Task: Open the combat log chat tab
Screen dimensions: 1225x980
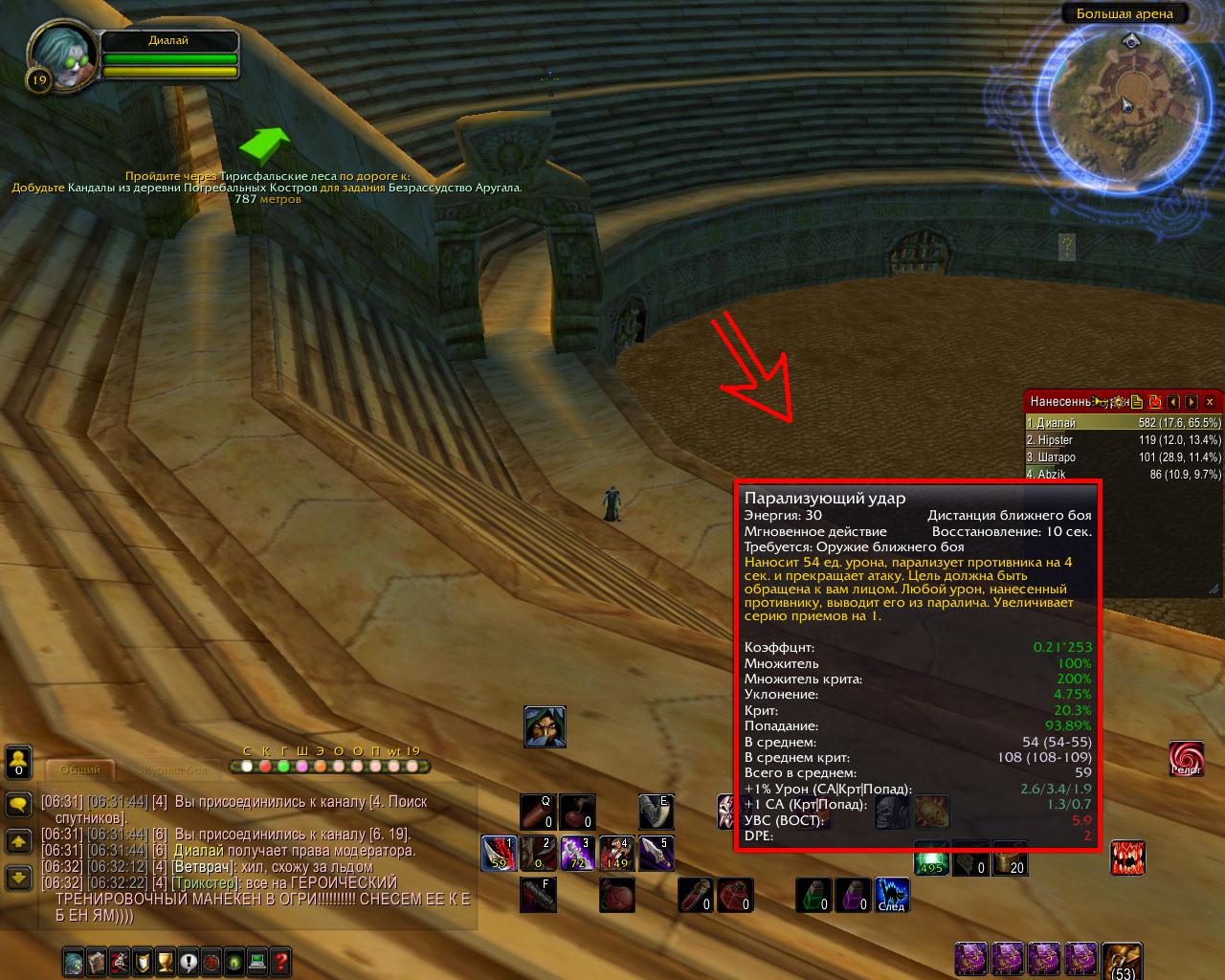Action: point(172,769)
